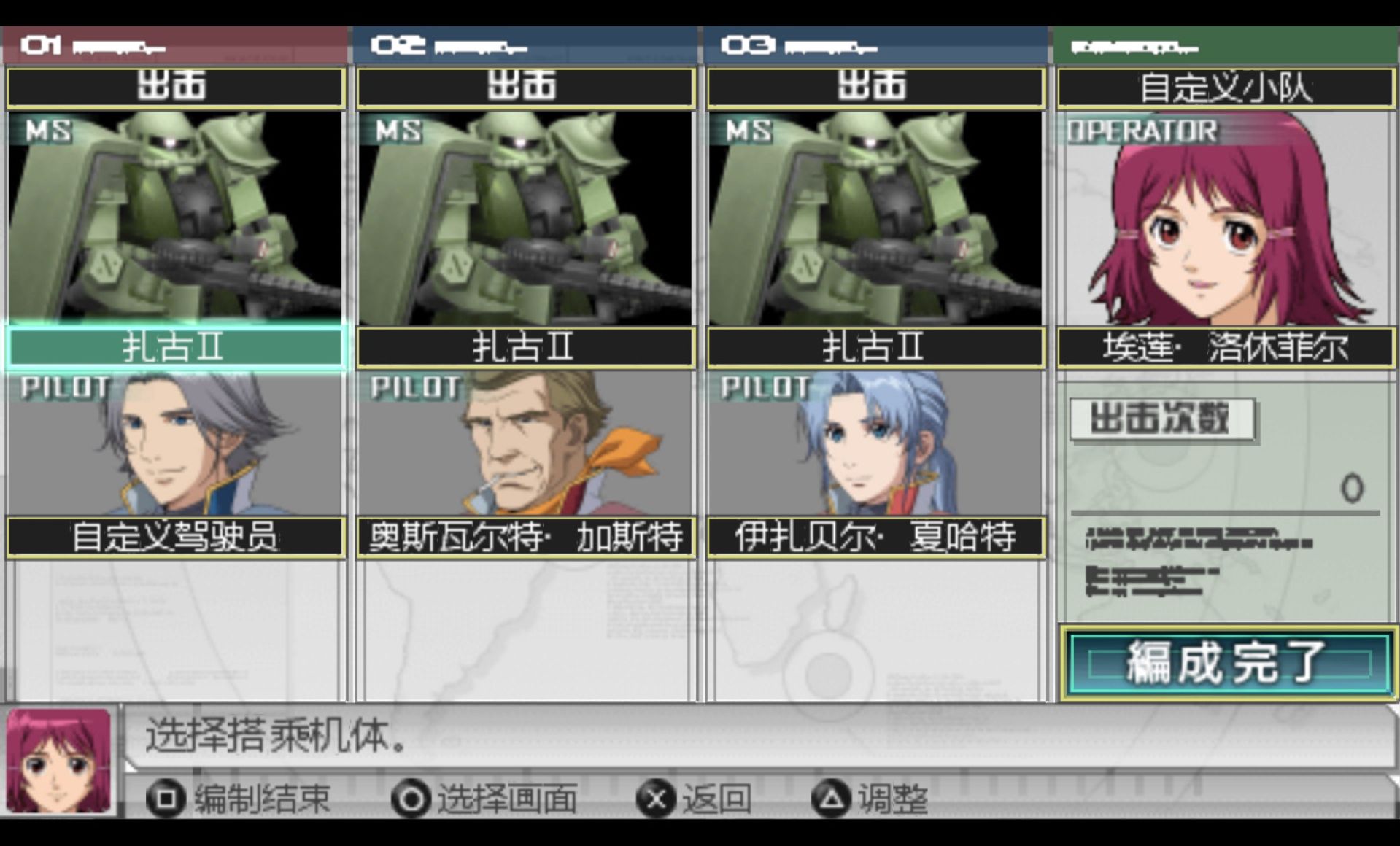The width and height of the screenshot is (1400, 846).
Task: Confirm formation with 編成完了 button
Action: coord(1227,663)
